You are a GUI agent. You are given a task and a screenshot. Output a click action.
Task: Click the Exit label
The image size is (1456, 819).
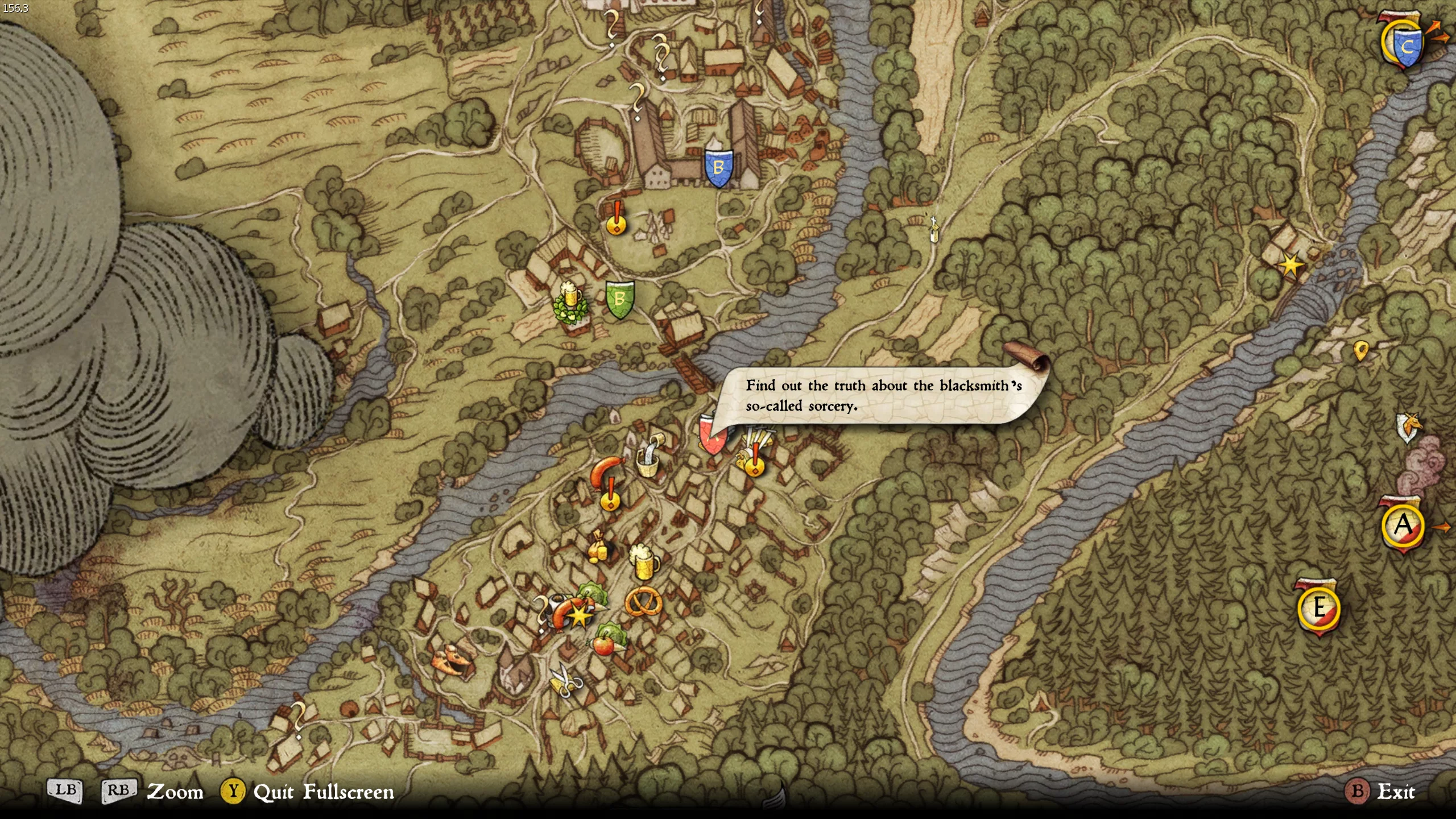pos(1395,791)
